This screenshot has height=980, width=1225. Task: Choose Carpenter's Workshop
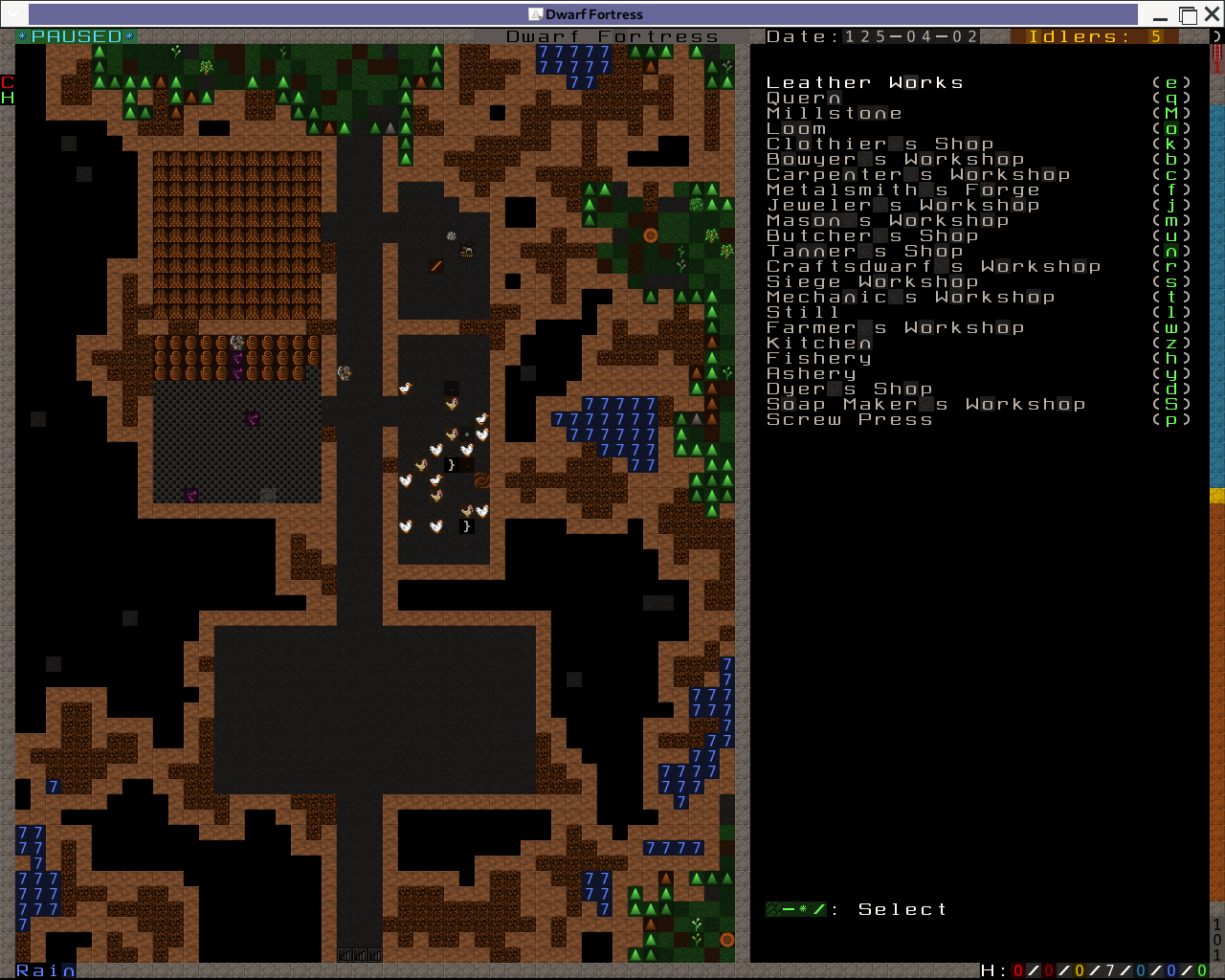(x=918, y=175)
